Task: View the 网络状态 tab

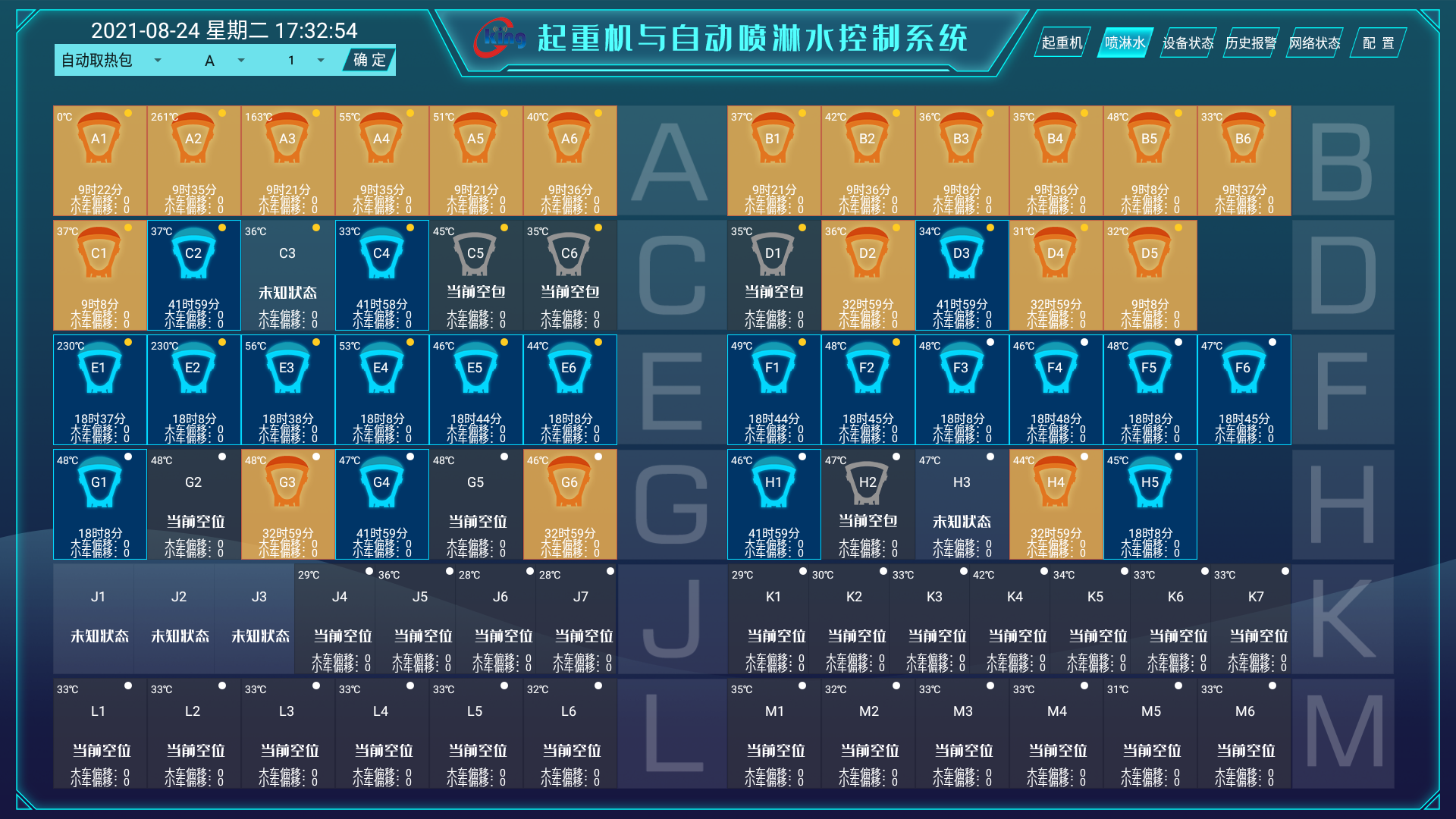Action: (x=1314, y=43)
